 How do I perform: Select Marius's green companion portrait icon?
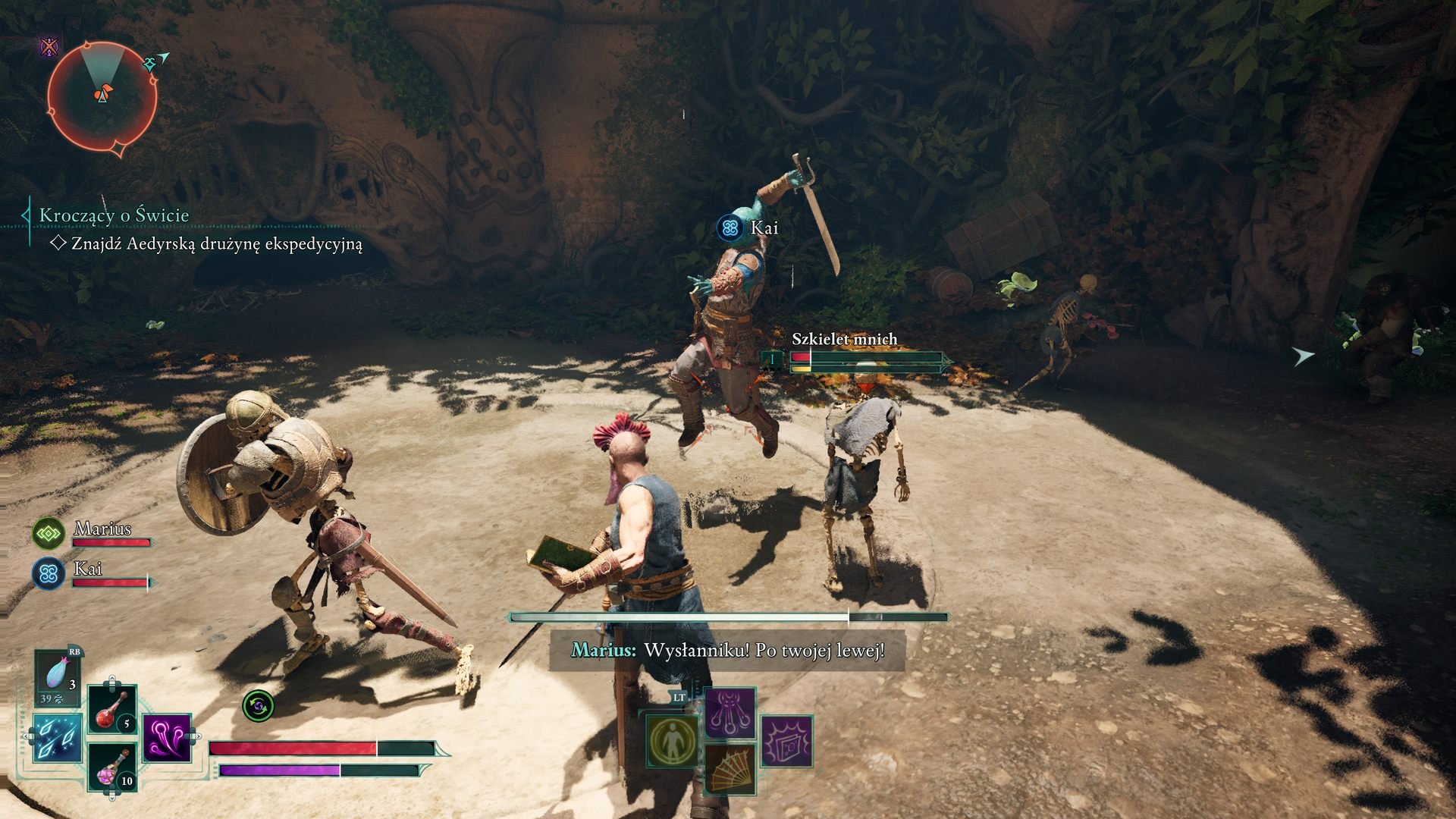49,534
